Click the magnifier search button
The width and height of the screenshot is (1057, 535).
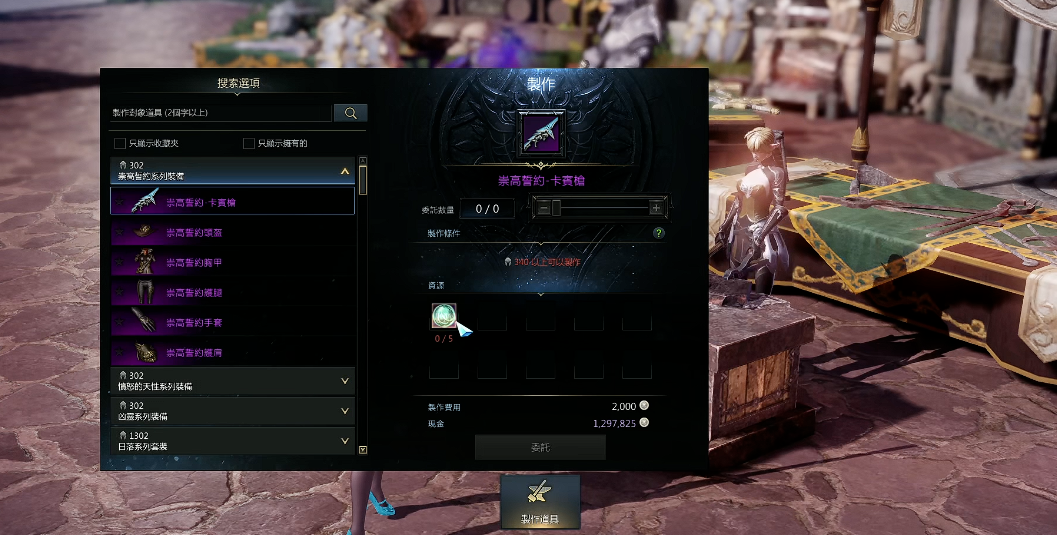click(350, 113)
